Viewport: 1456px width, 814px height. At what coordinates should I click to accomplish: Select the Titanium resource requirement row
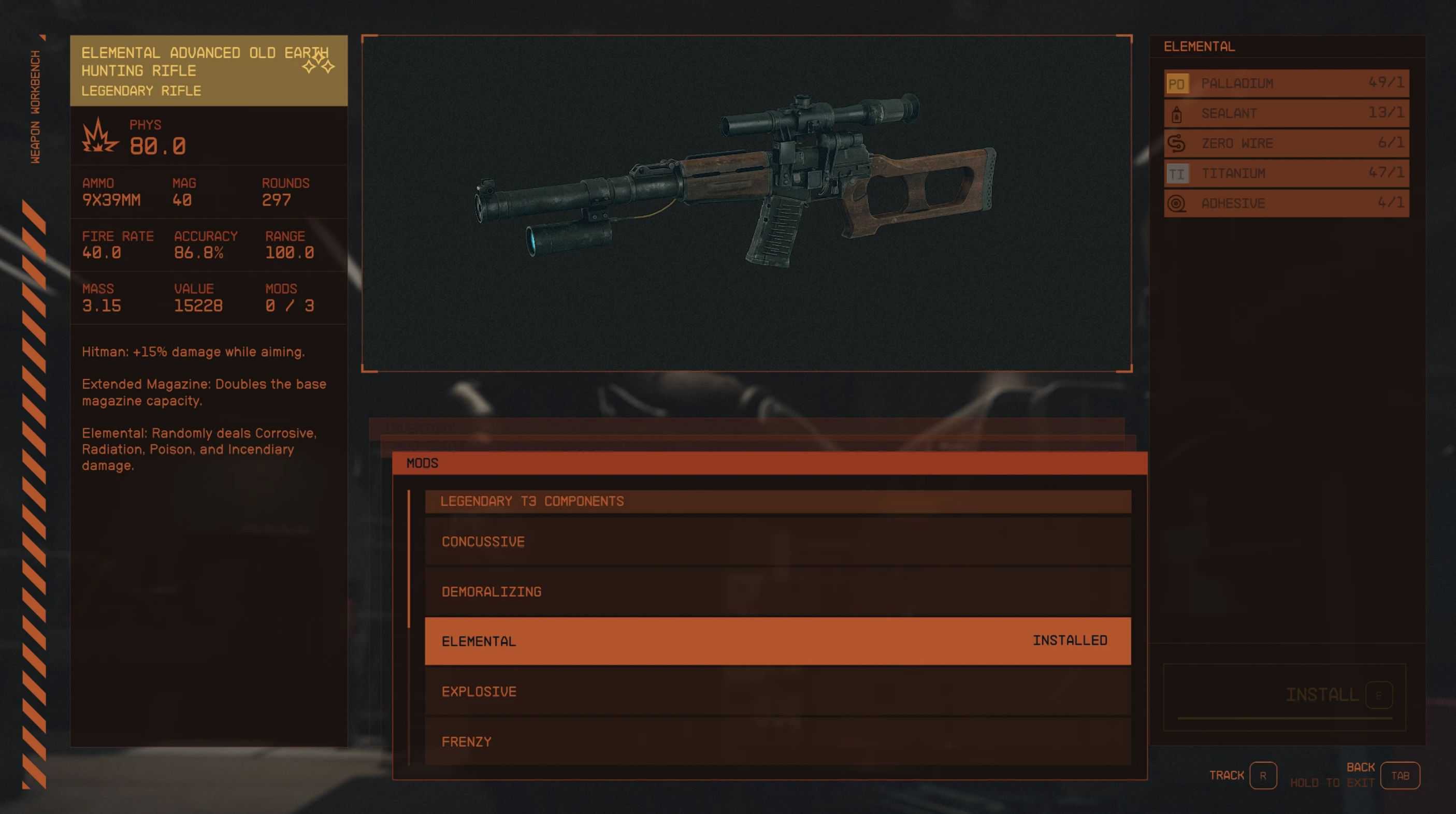1286,173
